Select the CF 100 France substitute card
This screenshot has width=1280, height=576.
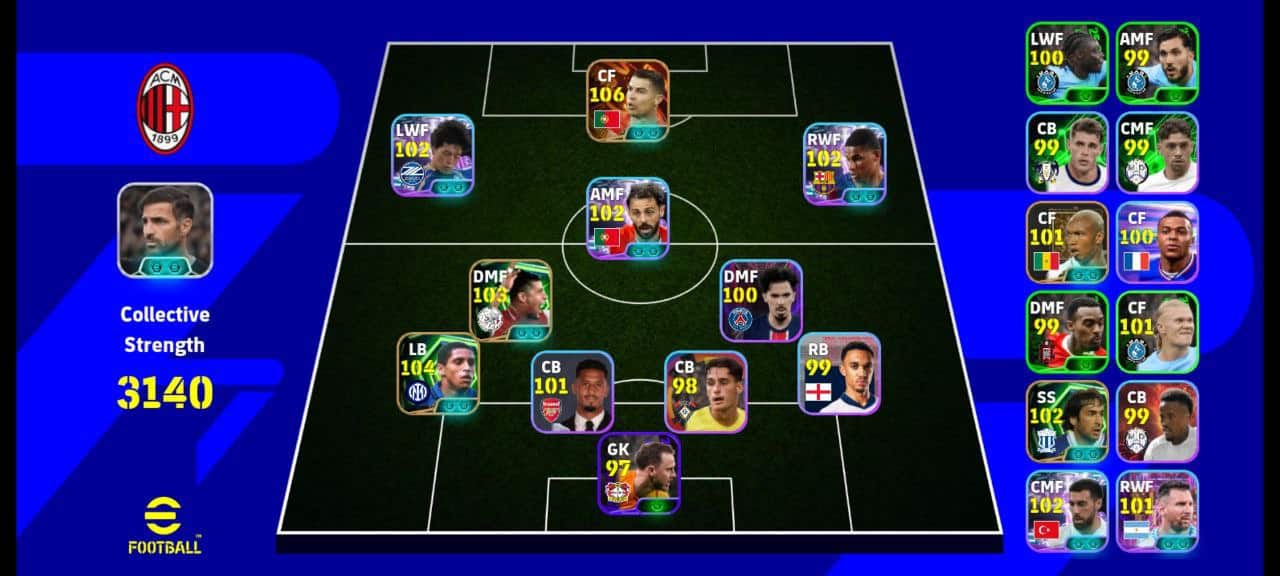coord(1157,242)
